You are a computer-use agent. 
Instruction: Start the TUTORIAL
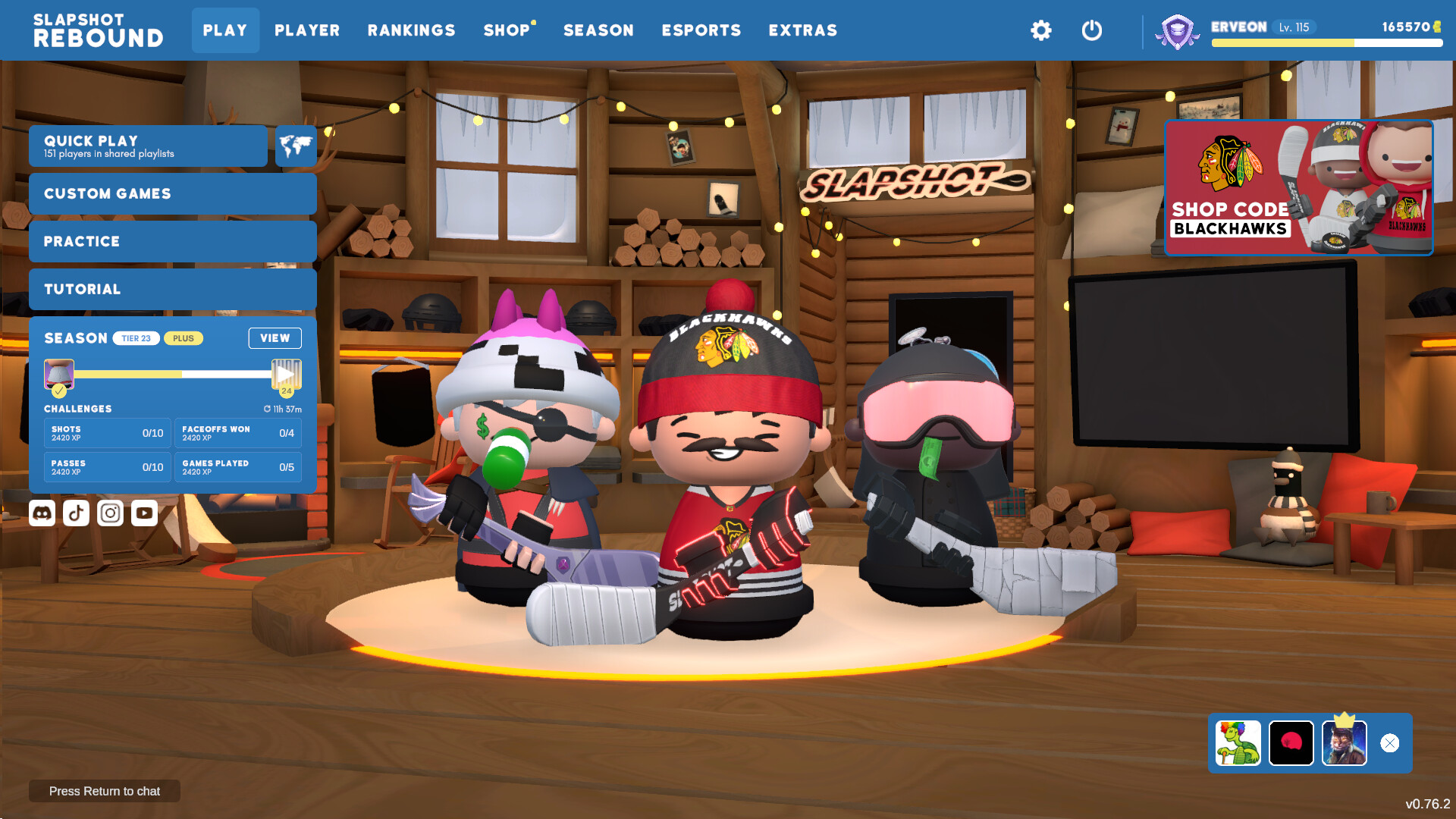click(x=172, y=289)
